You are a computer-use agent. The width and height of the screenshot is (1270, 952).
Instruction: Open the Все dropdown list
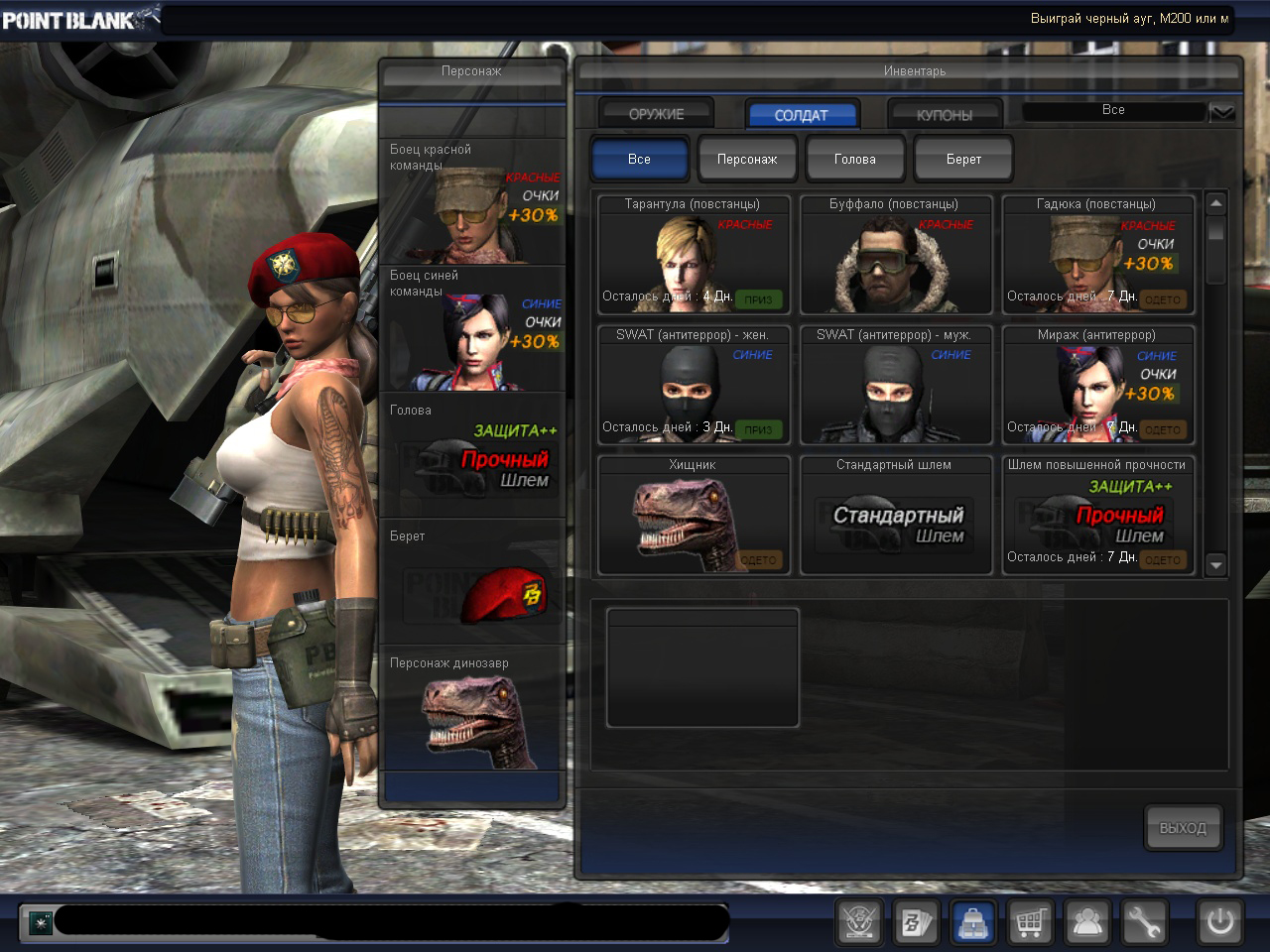pyautogui.click(x=1221, y=111)
